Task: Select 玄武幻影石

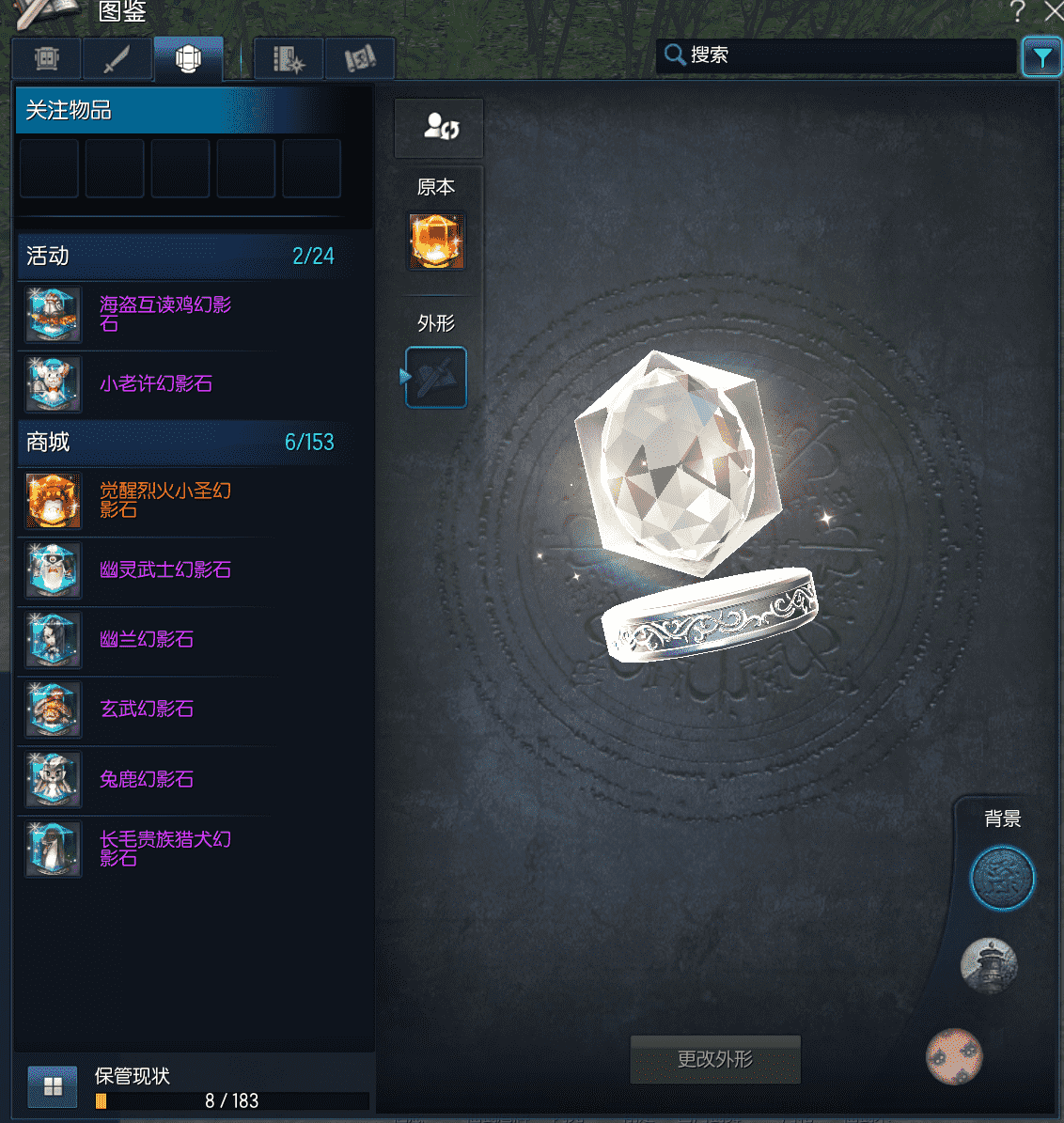Action: point(147,709)
